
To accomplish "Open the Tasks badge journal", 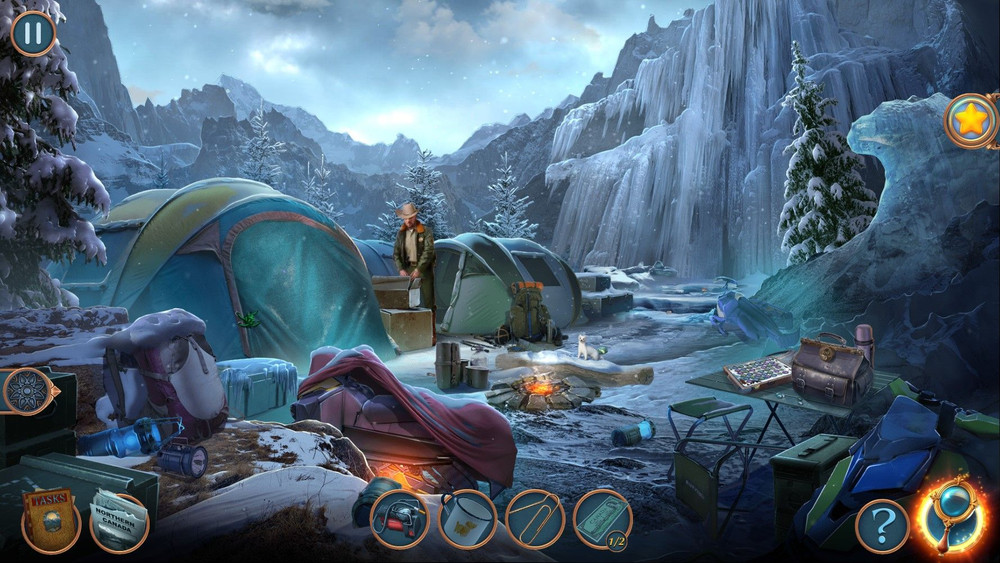I will pos(51,520).
